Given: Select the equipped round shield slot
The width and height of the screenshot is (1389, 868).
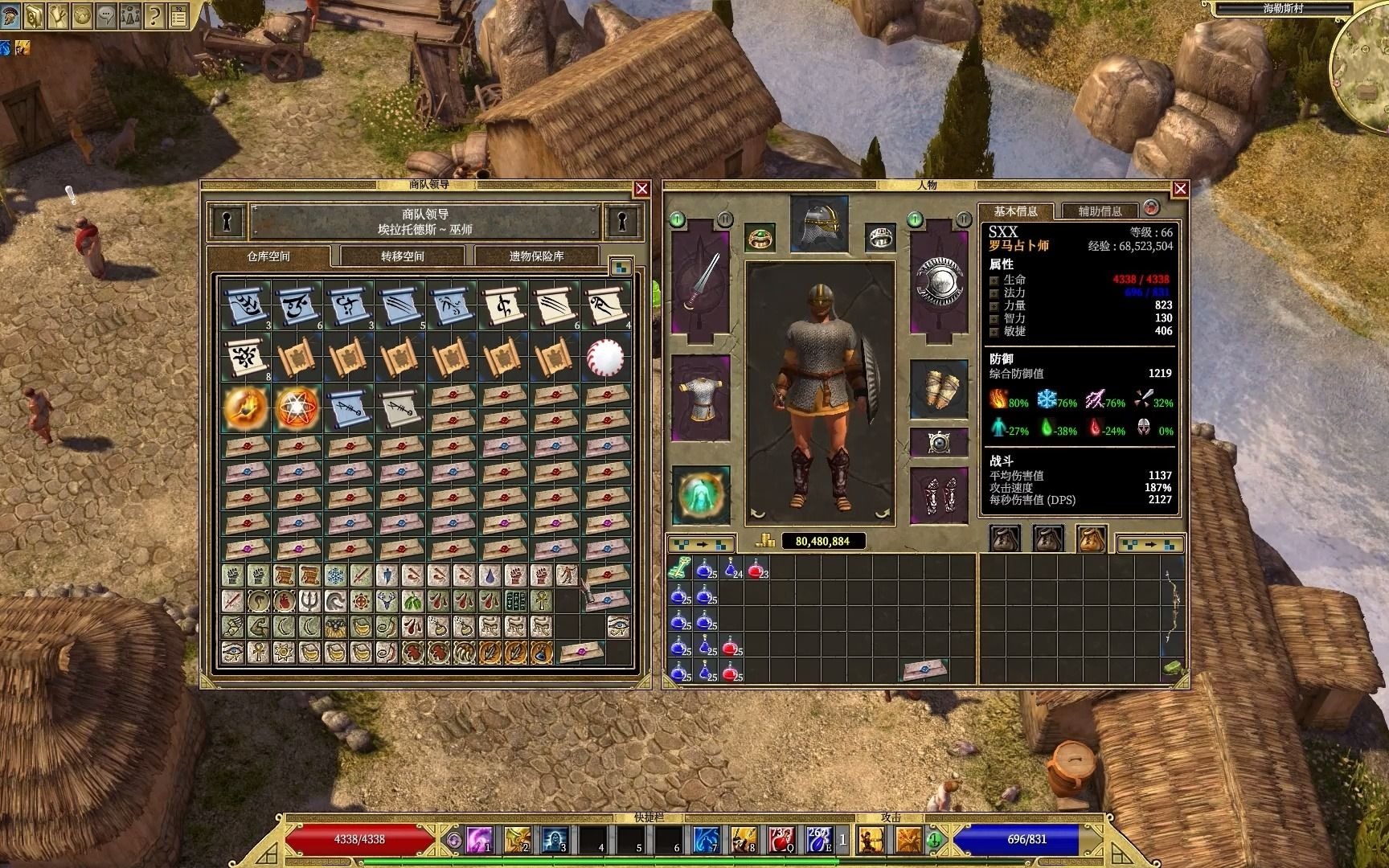Looking at the screenshot, I should pos(939,280).
